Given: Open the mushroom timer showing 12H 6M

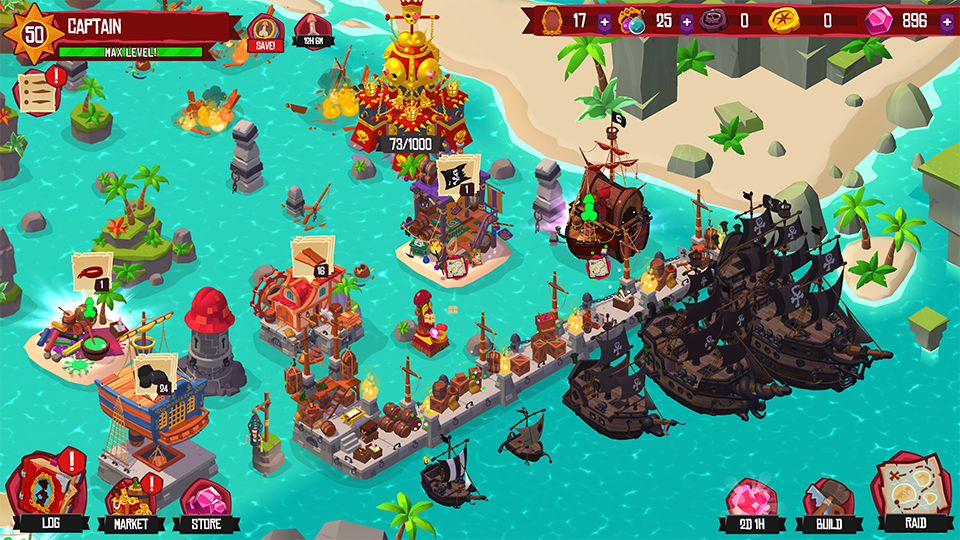Looking at the screenshot, I should click(310, 32).
